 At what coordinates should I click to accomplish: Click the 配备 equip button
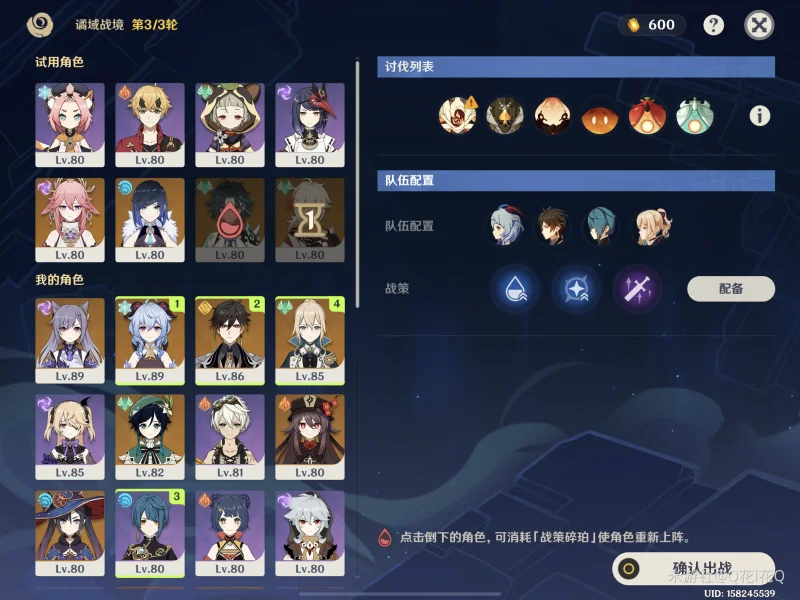tap(731, 289)
